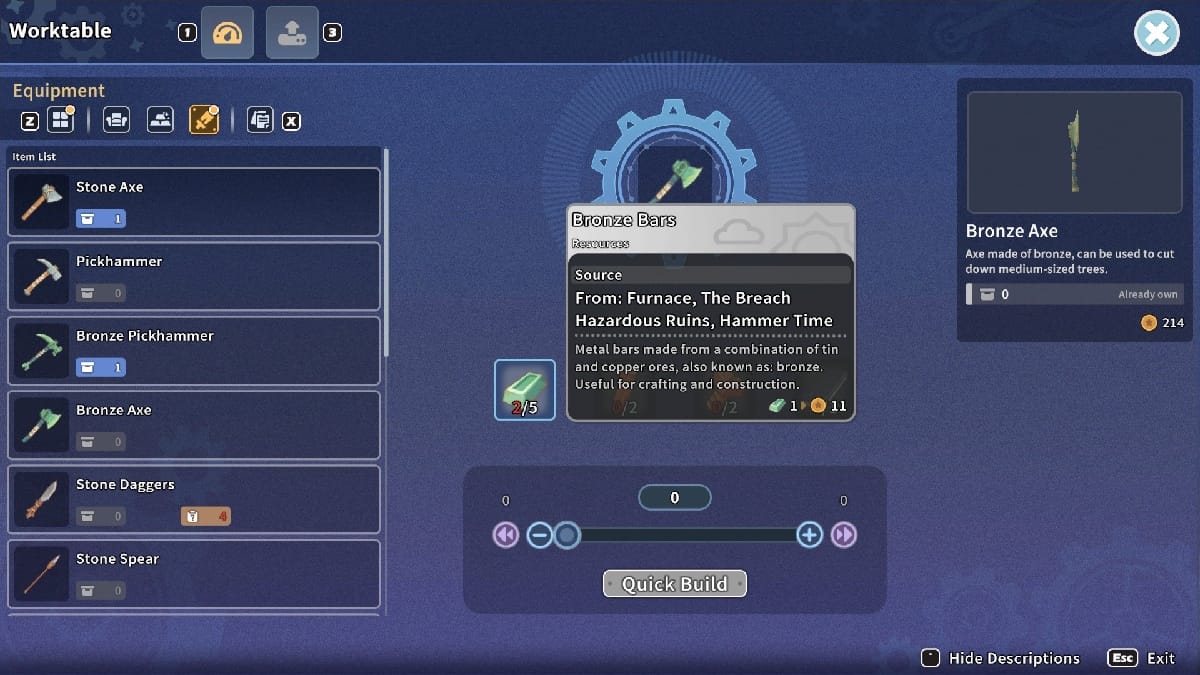The image size is (1200, 675).
Task: Select the furniture sofa category
Action: (117, 121)
